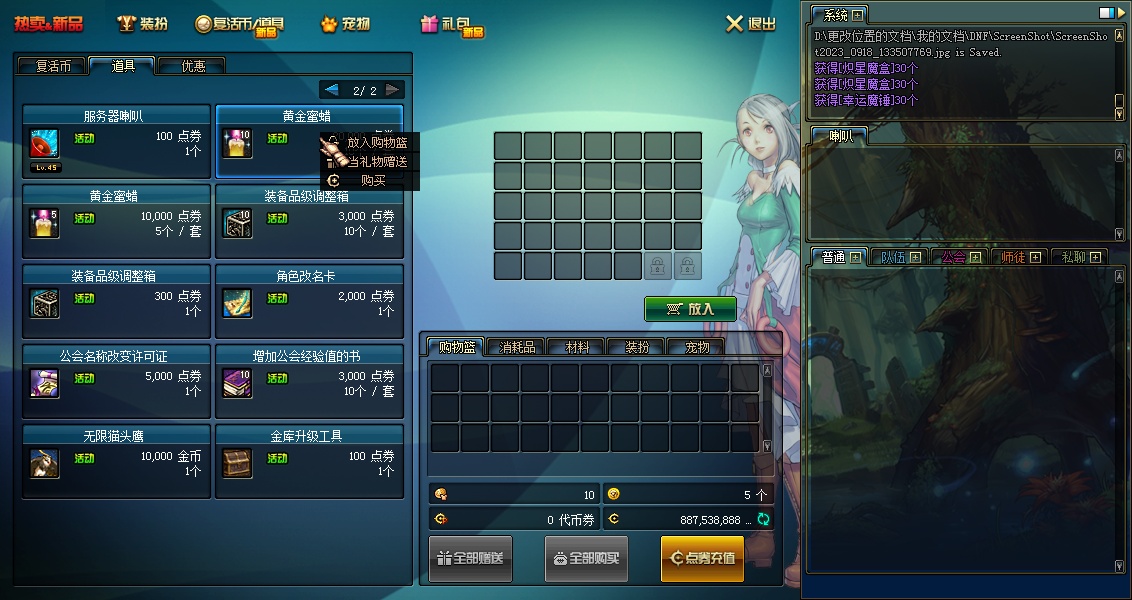The height and width of the screenshot is (600, 1132).
Task: Switch to the 复活币 tab
Action: click(53, 66)
